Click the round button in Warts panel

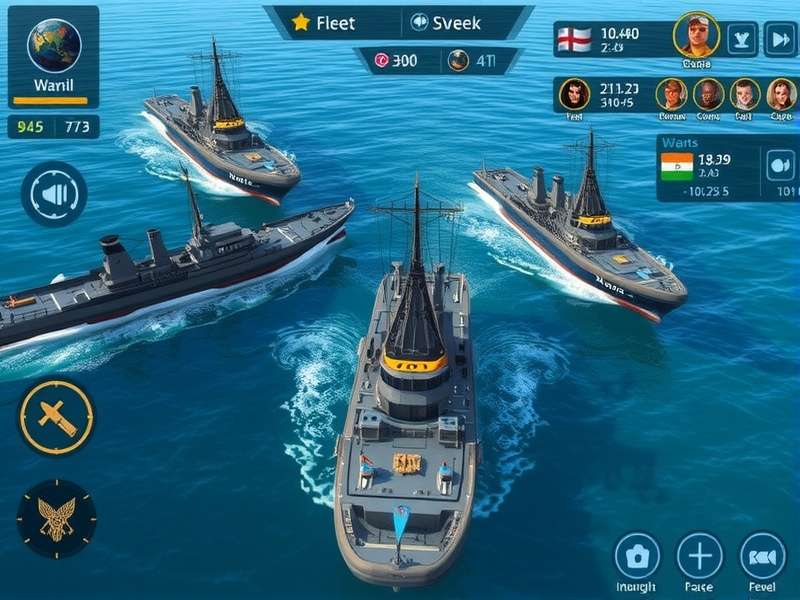click(779, 165)
